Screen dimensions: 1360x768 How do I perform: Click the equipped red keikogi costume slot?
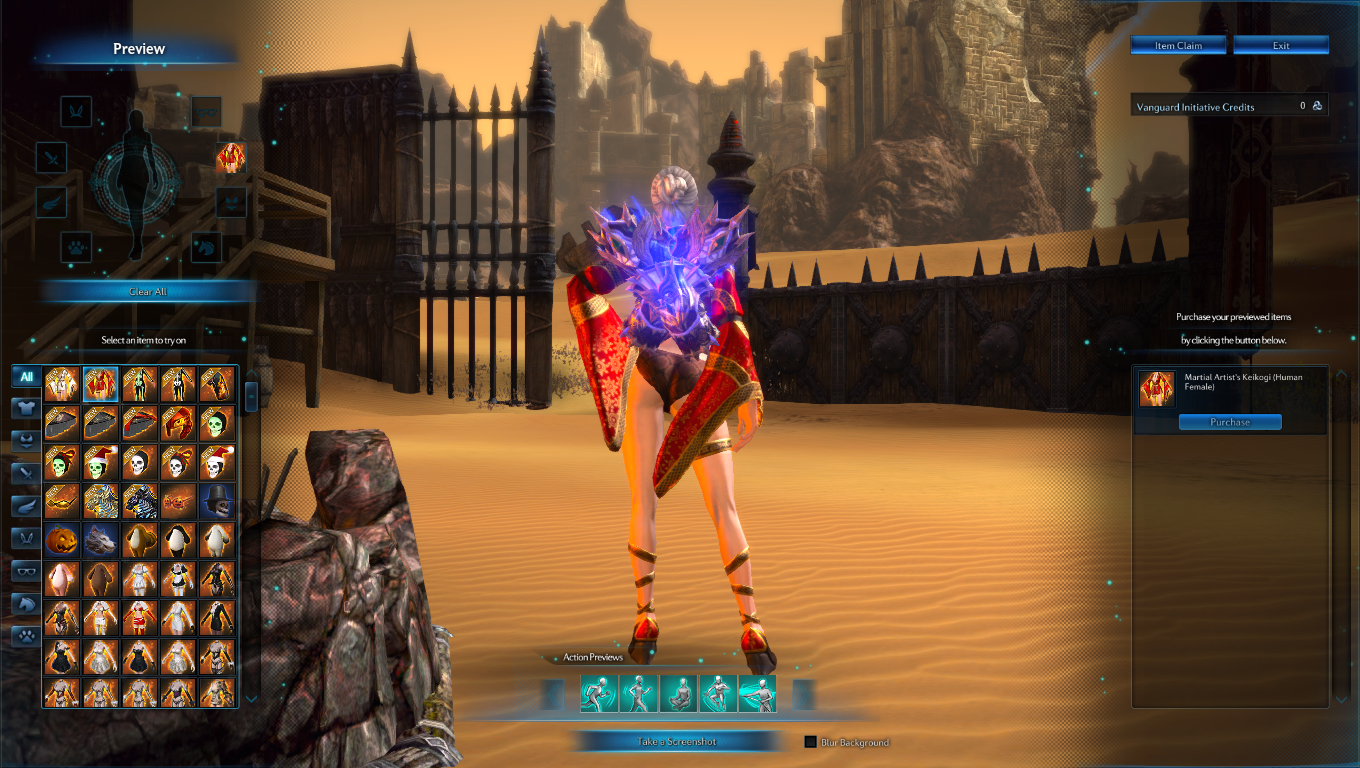(x=231, y=158)
